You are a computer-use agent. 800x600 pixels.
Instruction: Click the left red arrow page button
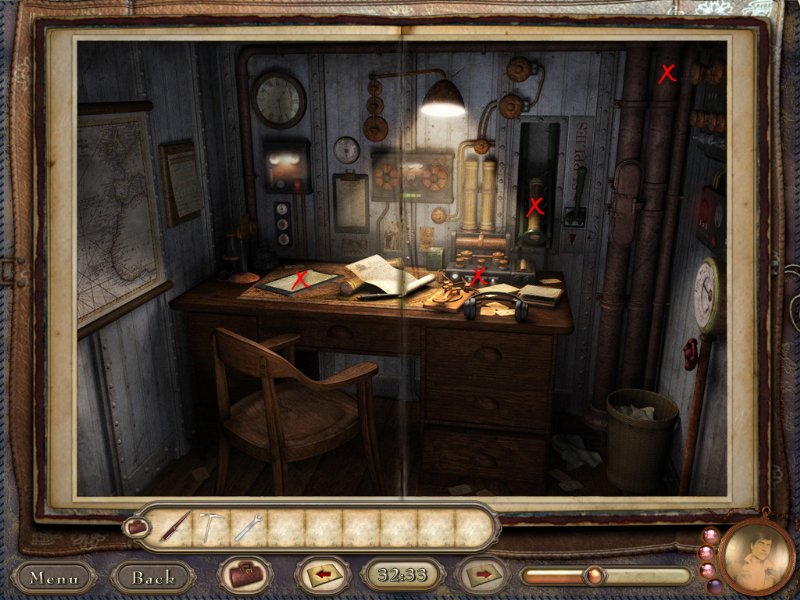coord(322,576)
